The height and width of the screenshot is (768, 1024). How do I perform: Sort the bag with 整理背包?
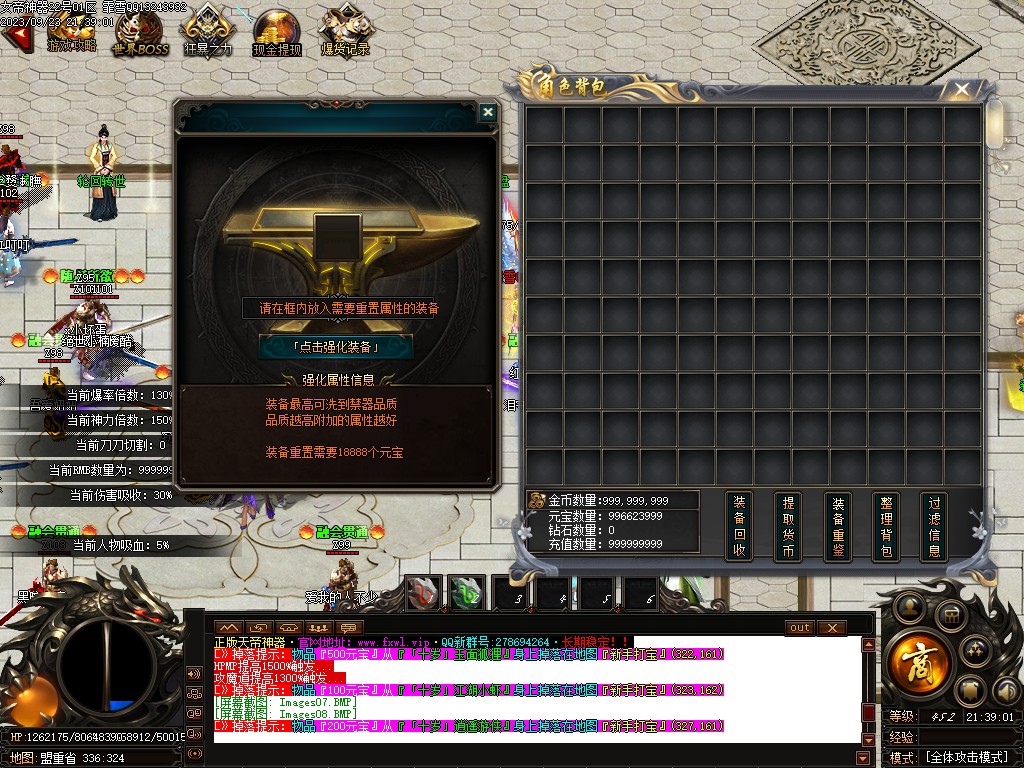pyautogui.click(x=886, y=526)
